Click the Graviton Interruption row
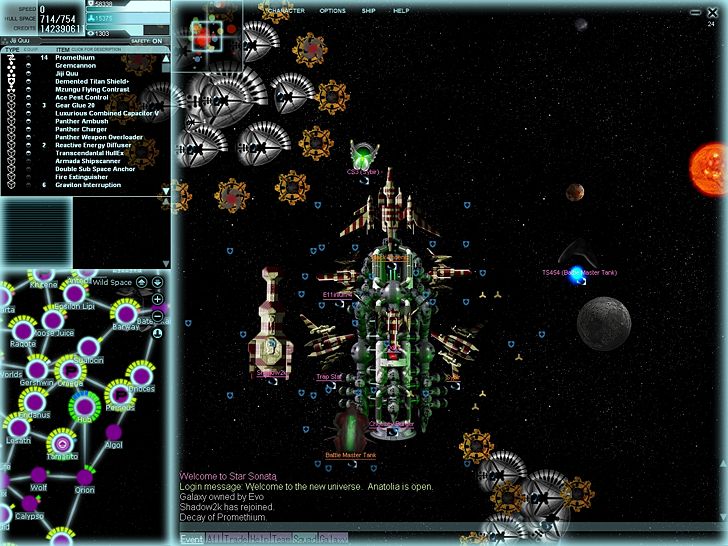This screenshot has height=546, width=728. tap(90, 185)
